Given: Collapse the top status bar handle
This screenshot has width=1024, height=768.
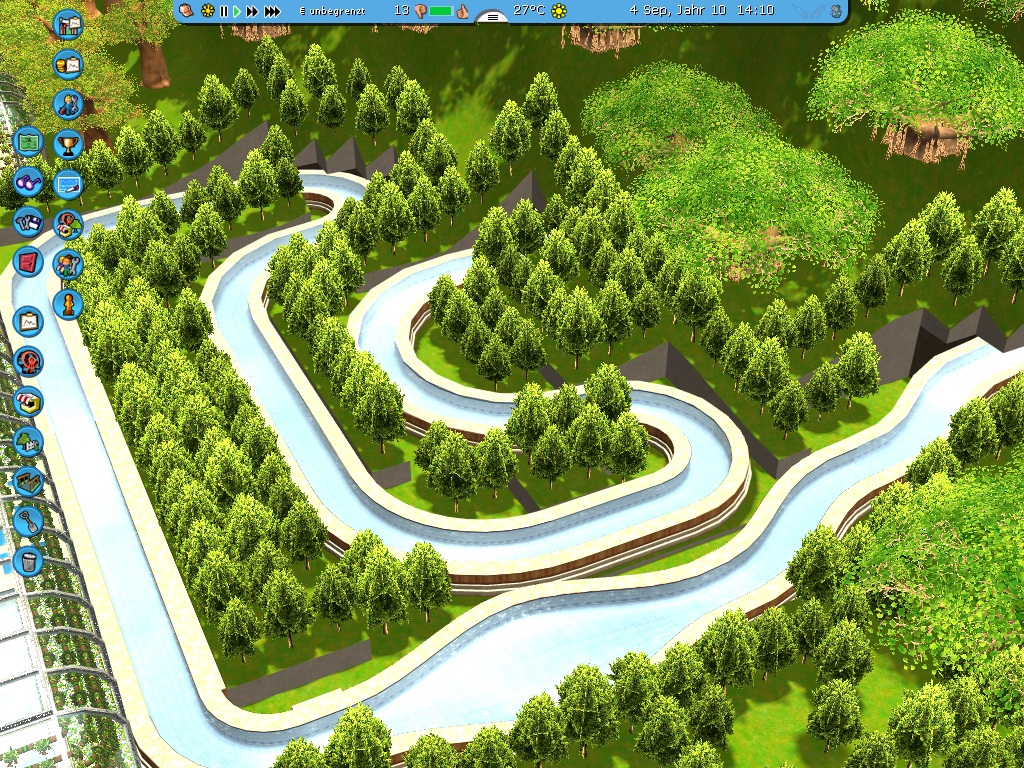Looking at the screenshot, I should 490,17.
